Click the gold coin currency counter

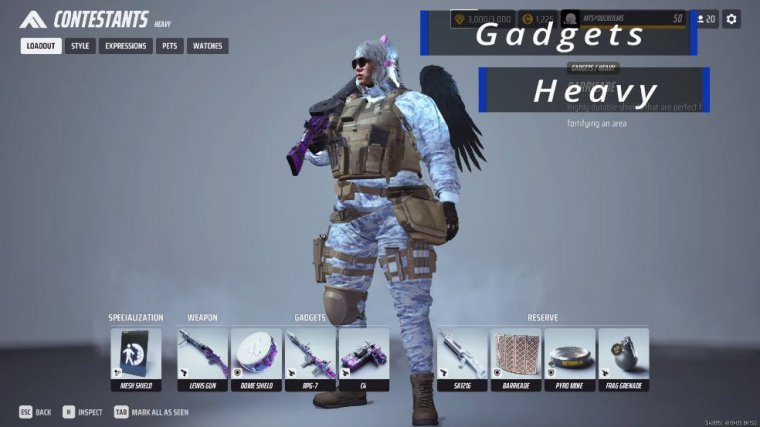click(x=538, y=19)
